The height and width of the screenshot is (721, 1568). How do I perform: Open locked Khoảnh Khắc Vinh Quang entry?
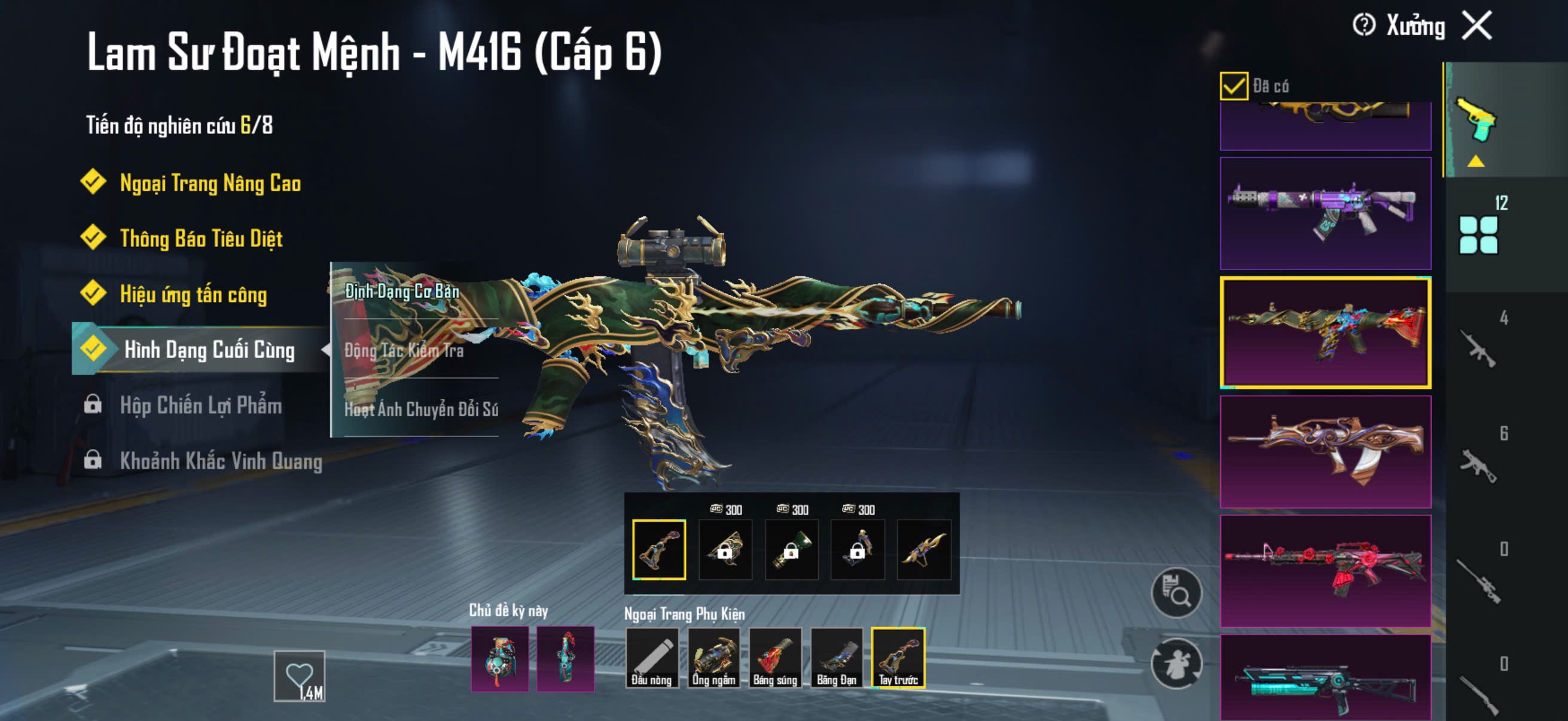[x=220, y=460]
